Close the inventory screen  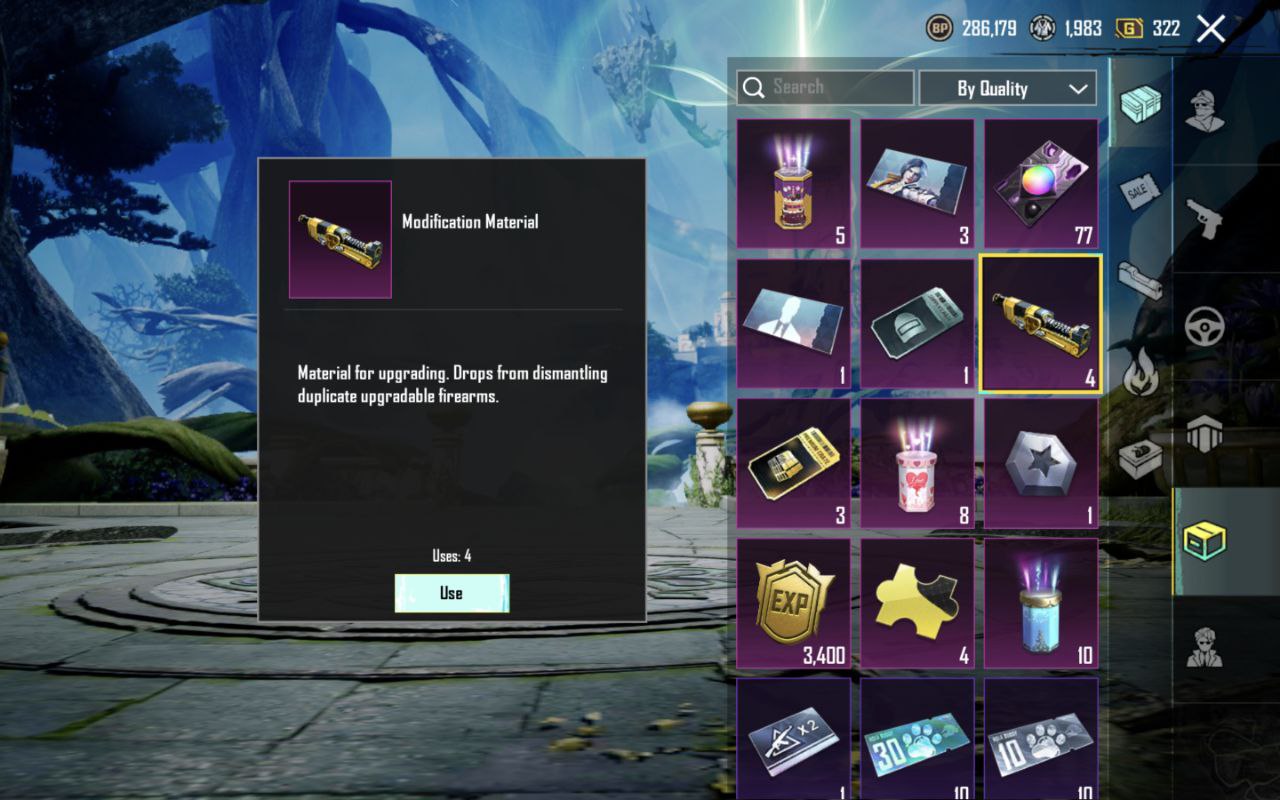click(x=1210, y=29)
